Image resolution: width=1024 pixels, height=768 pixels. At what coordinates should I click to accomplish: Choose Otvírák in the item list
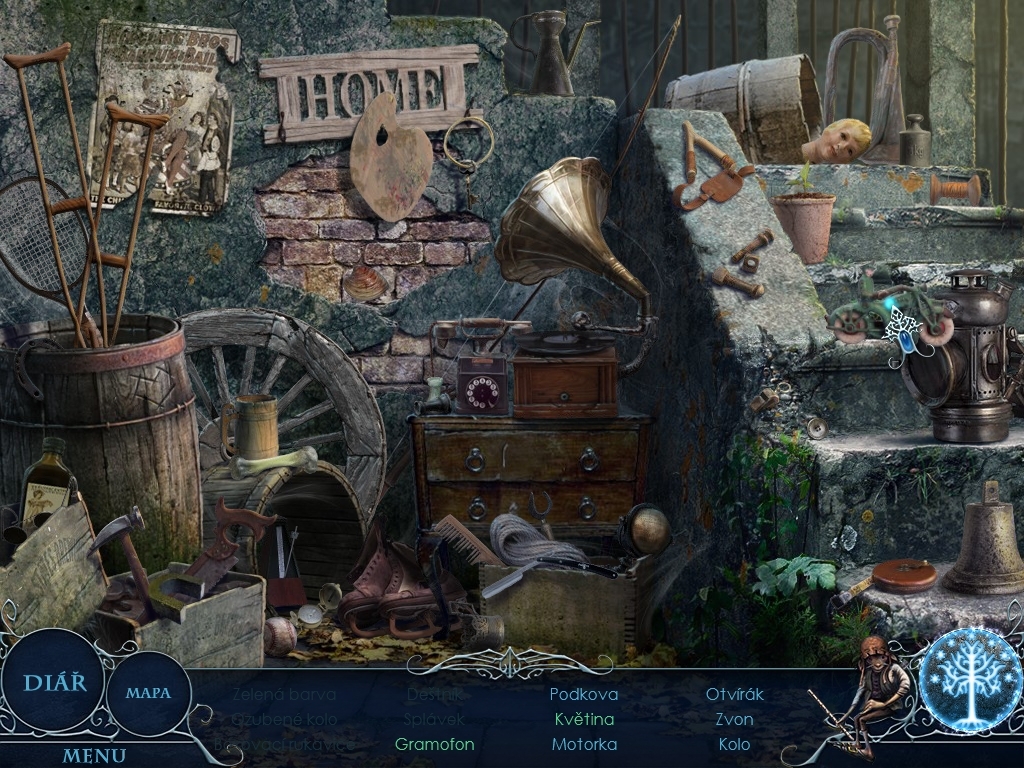[735, 694]
